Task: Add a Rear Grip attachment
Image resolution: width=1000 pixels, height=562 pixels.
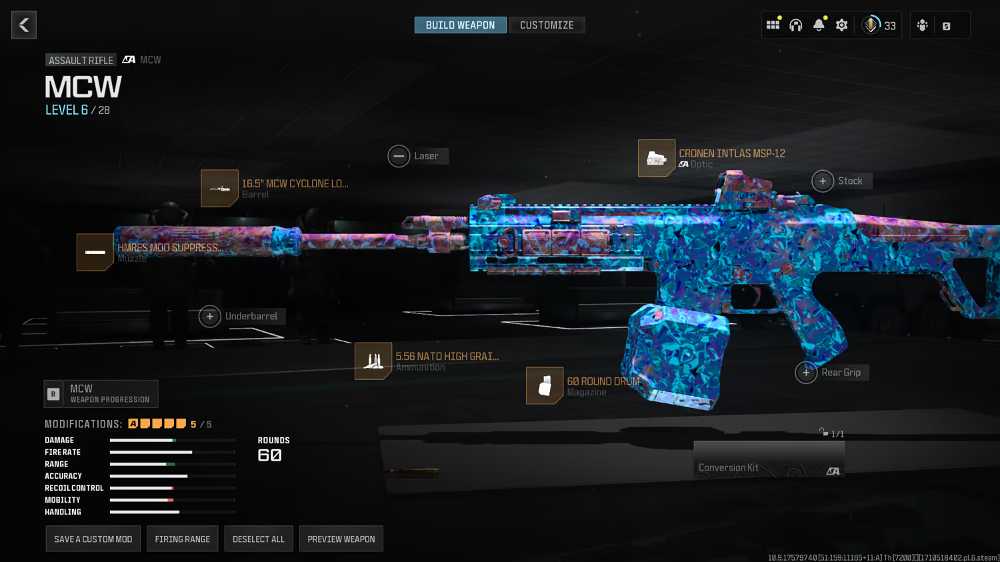Action: 806,373
